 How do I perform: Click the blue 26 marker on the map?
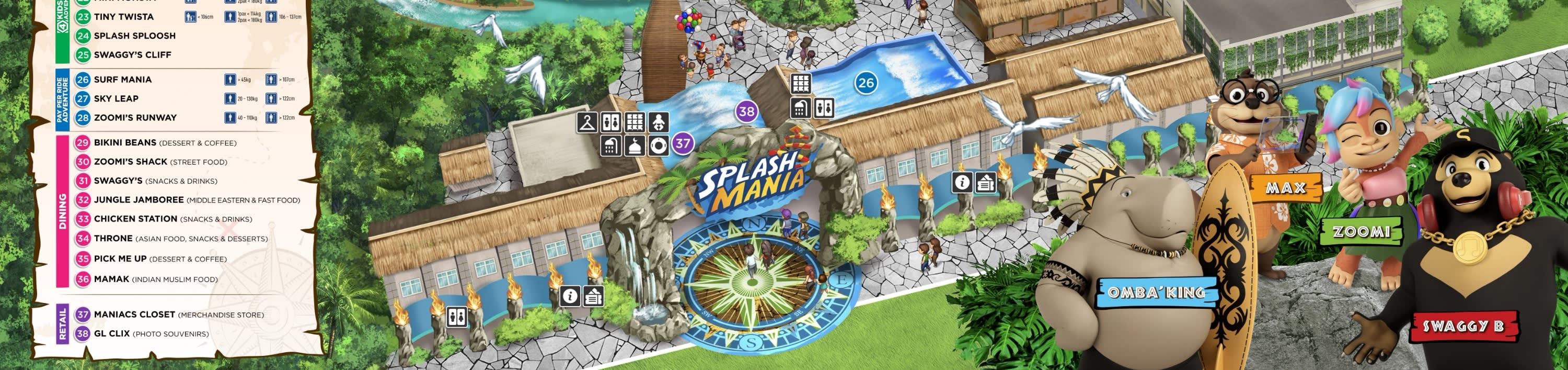pyautogui.click(x=866, y=82)
